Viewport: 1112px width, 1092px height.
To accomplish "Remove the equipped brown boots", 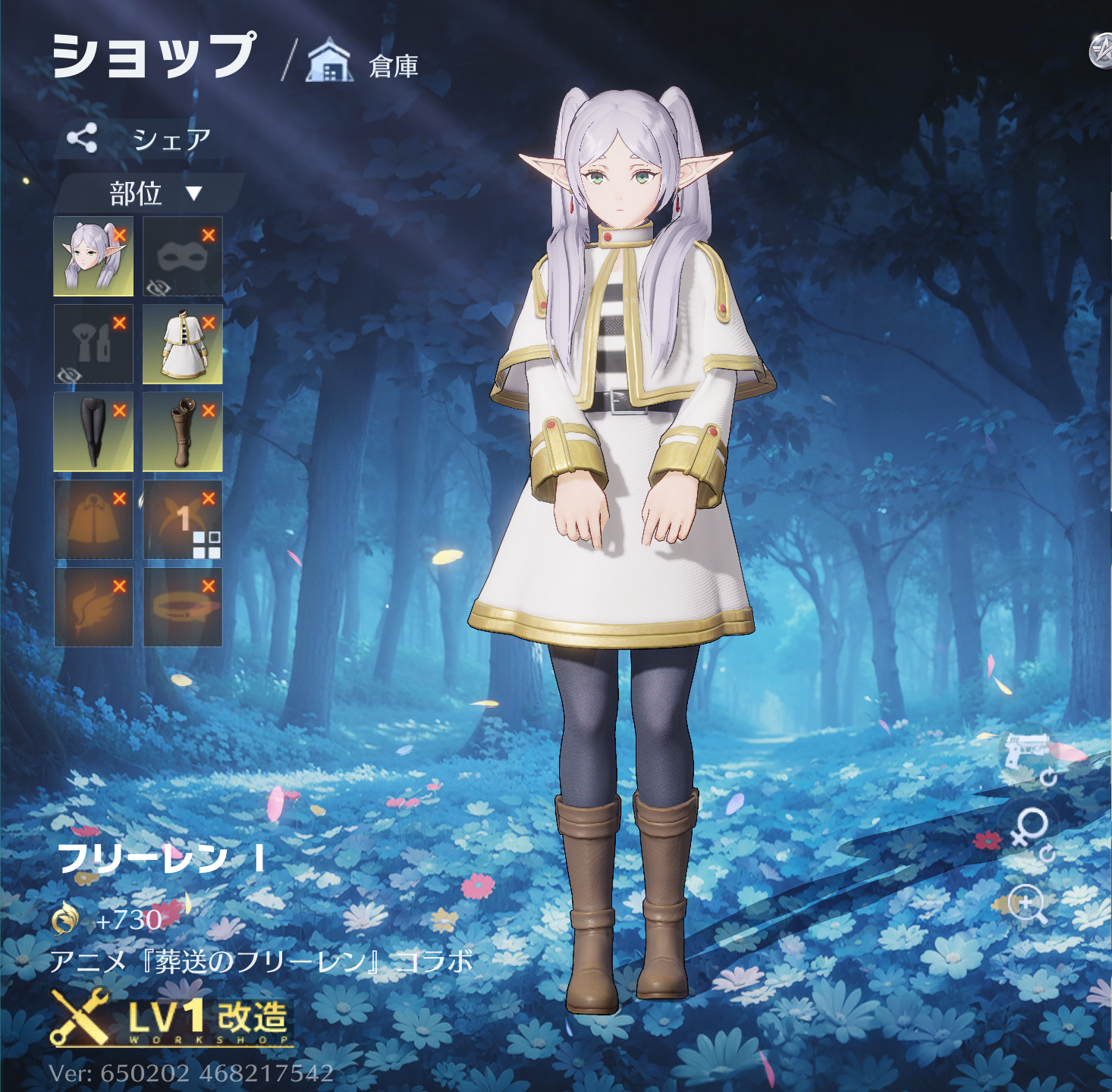I will pos(209,411).
